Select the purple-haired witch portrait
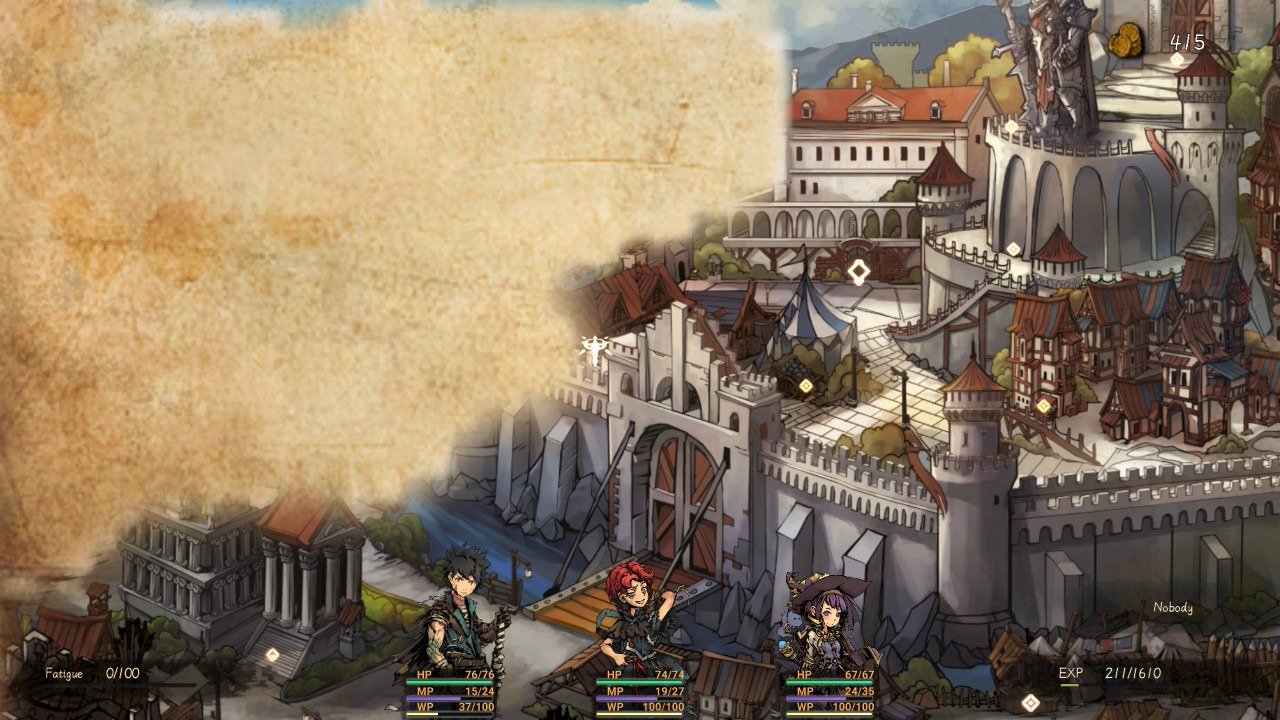The height and width of the screenshot is (720, 1280). click(826, 618)
